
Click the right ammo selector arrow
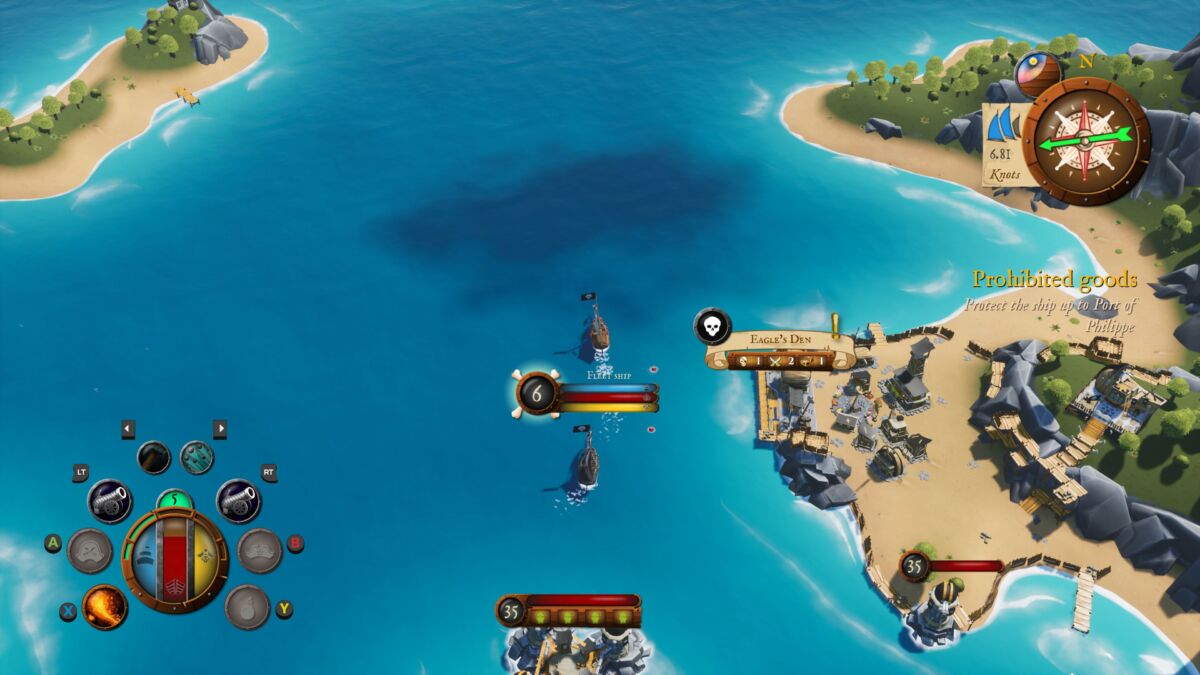pos(220,429)
